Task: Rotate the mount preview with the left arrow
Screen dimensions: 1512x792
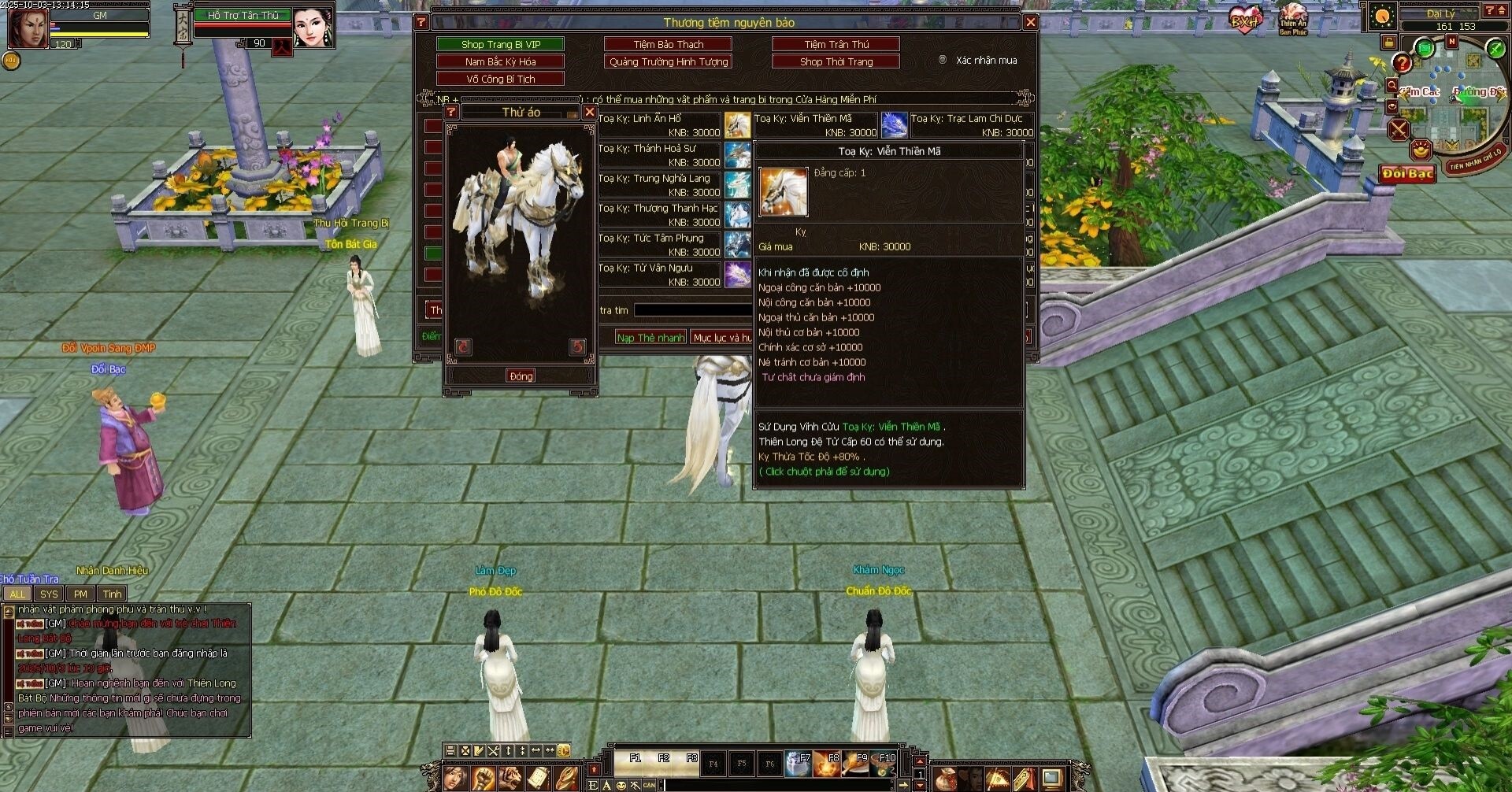Action: (x=463, y=346)
